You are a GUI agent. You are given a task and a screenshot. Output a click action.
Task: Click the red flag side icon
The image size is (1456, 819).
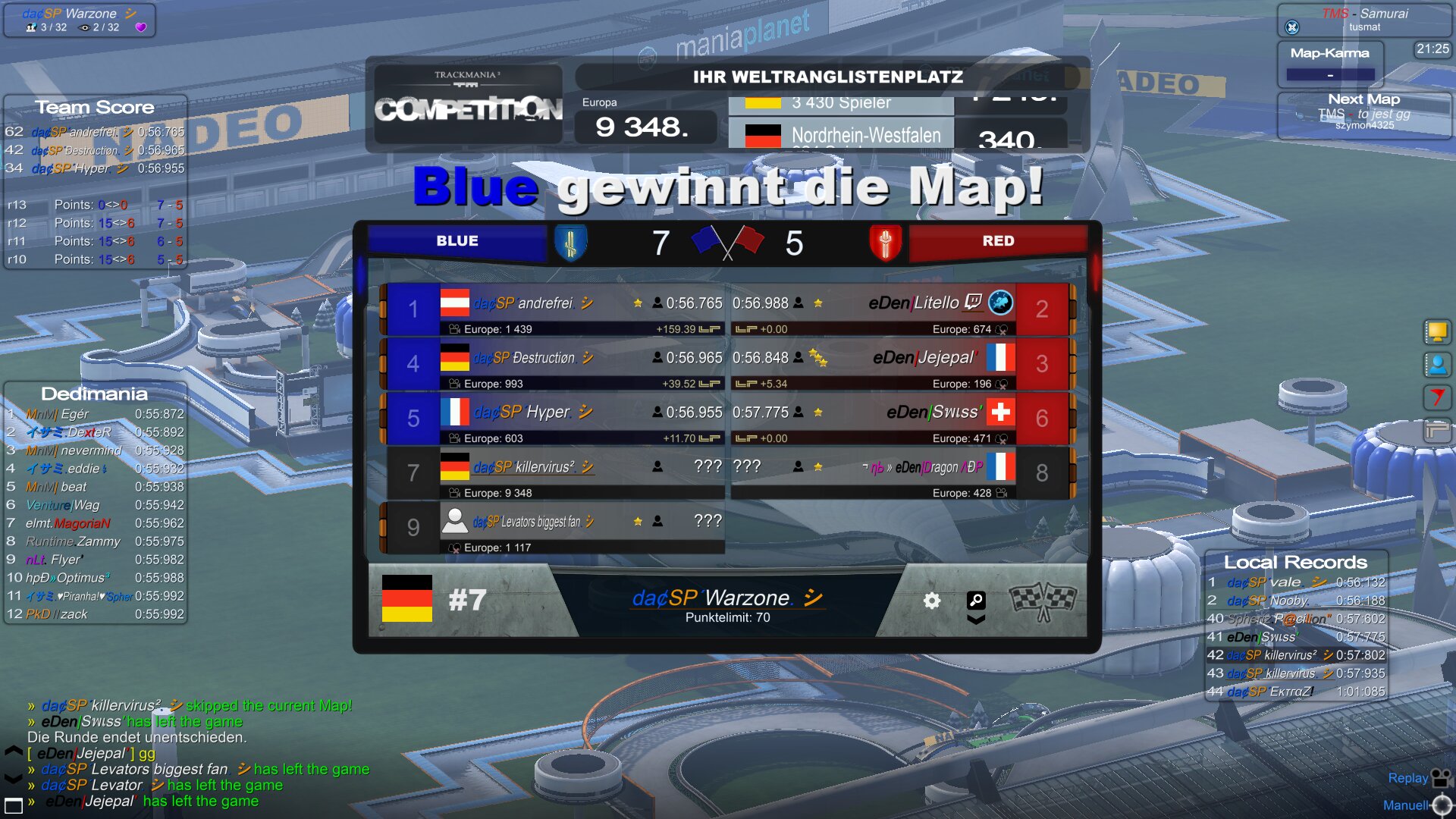[1437, 397]
